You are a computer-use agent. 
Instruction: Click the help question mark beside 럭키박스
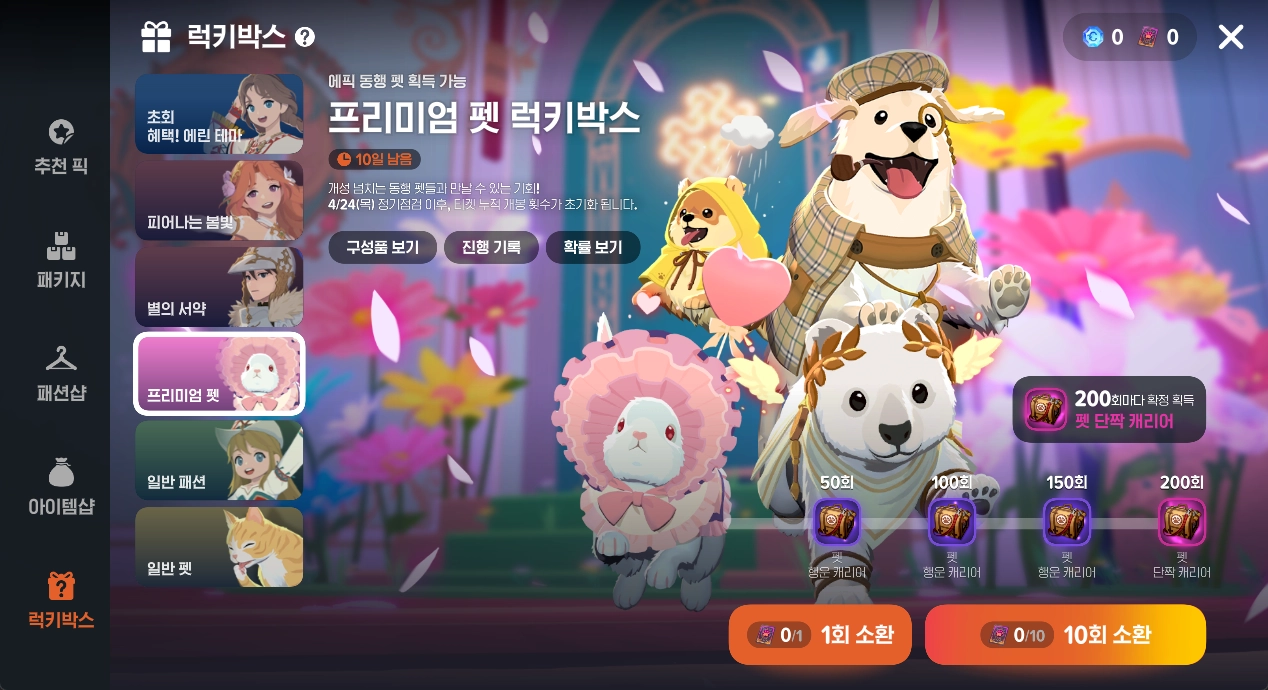pyautogui.click(x=305, y=38)
